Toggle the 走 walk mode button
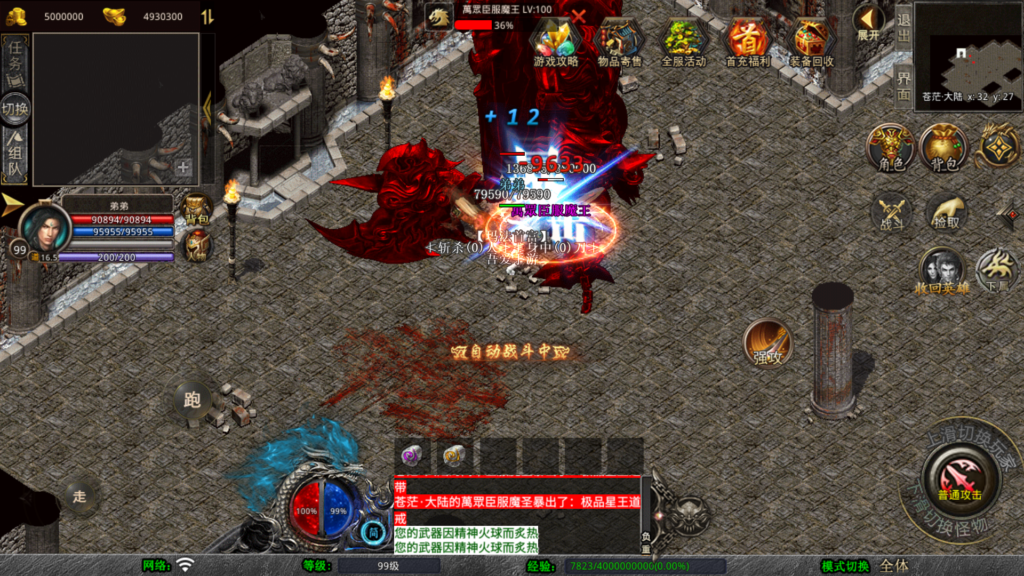Viewport: 1024px width, 576px height. pyautogui.click(x=80, y=494)
